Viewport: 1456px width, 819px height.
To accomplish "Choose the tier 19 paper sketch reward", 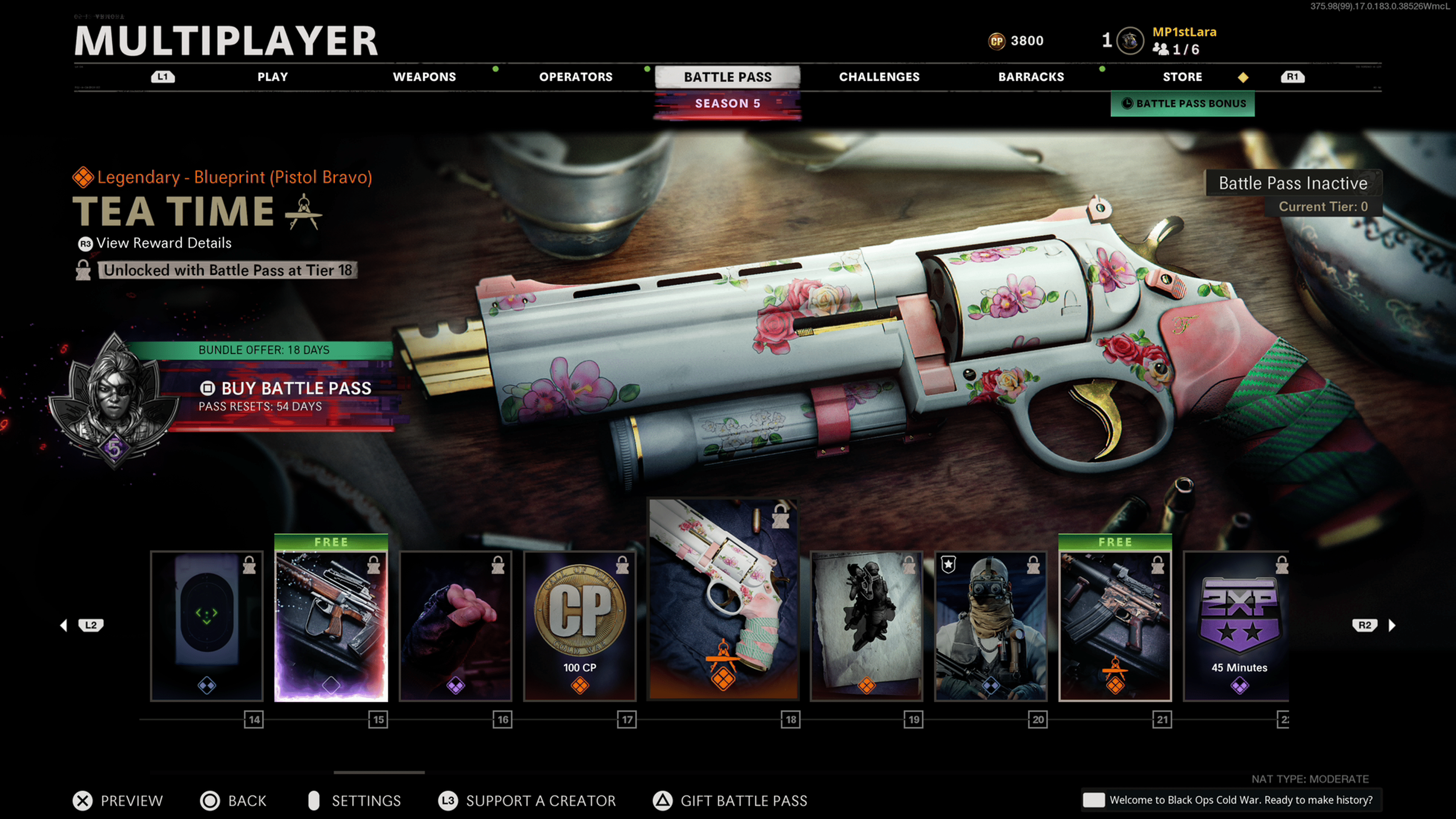I will tap(866, 626).
